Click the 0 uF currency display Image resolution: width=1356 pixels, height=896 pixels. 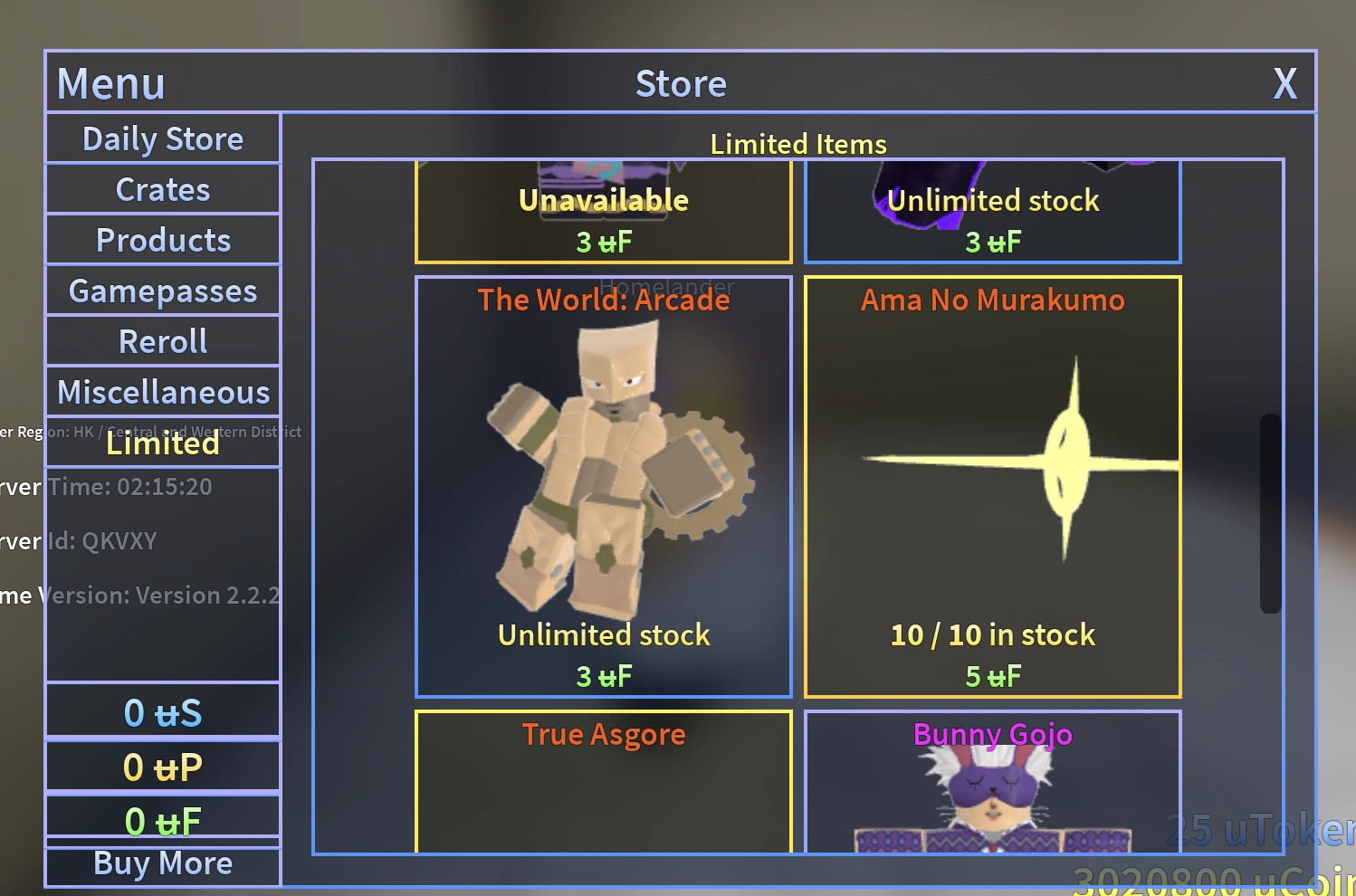tap(162, 819)
